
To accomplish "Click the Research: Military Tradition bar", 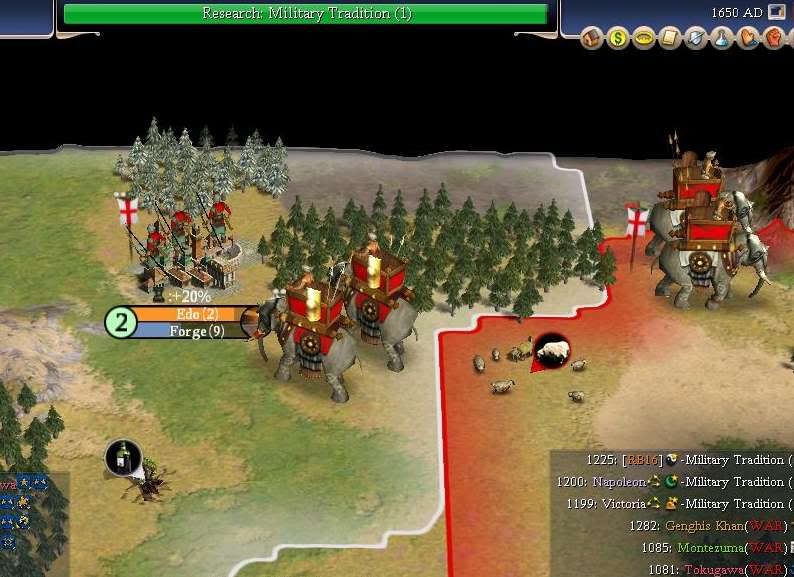I will coord(305,14).
